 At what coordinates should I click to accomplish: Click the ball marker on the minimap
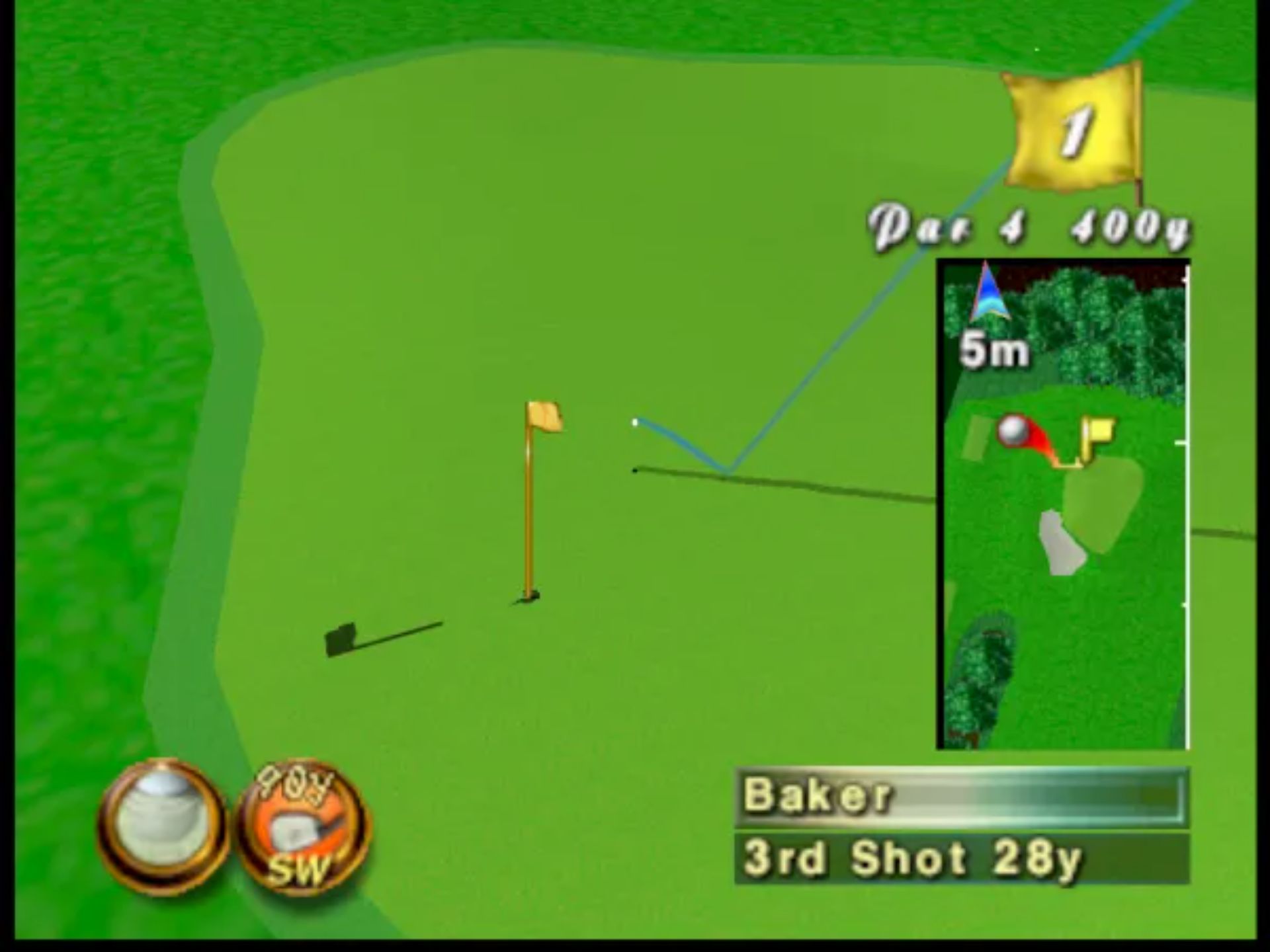coord(1011,430)
